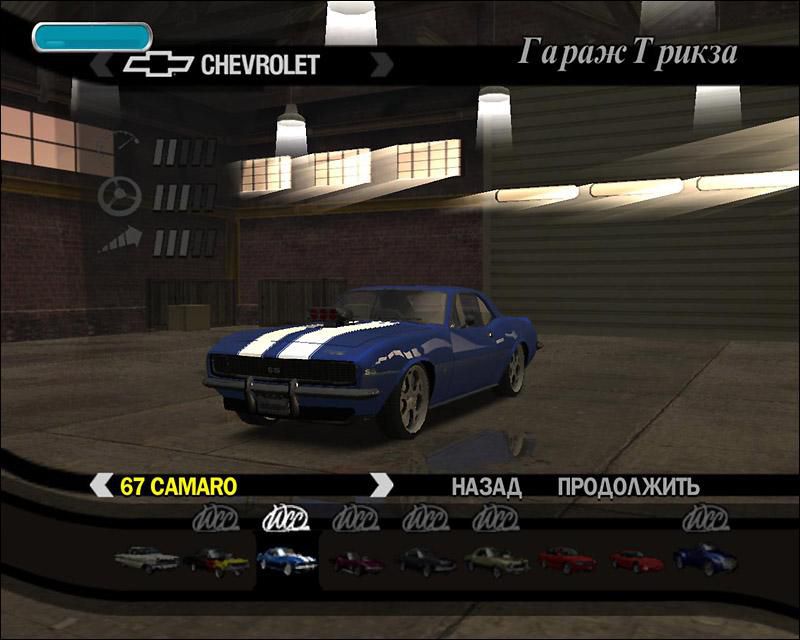Go back with the НАЗАД button
This screenshot has height=640, width=800.
486,487
